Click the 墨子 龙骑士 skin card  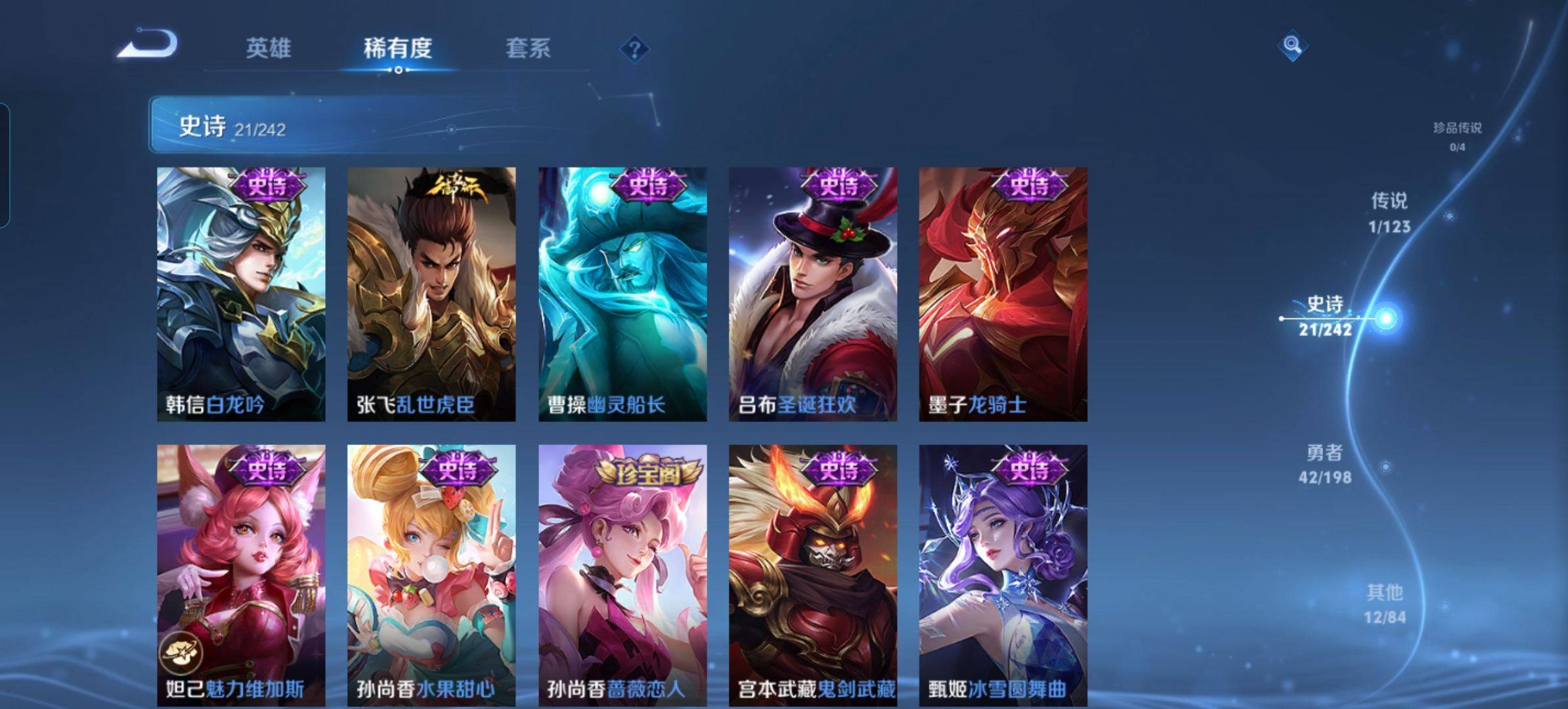(x=1003, y=294)
